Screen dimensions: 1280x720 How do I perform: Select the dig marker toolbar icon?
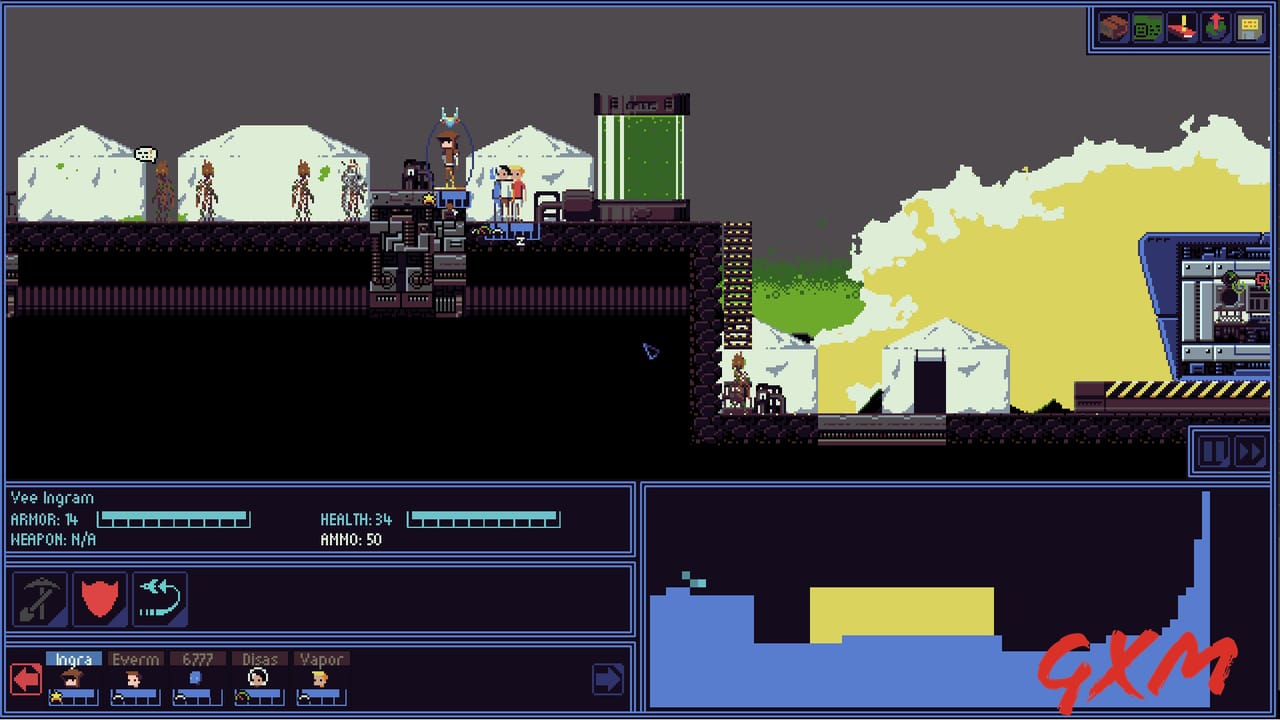coord(1181,27)
